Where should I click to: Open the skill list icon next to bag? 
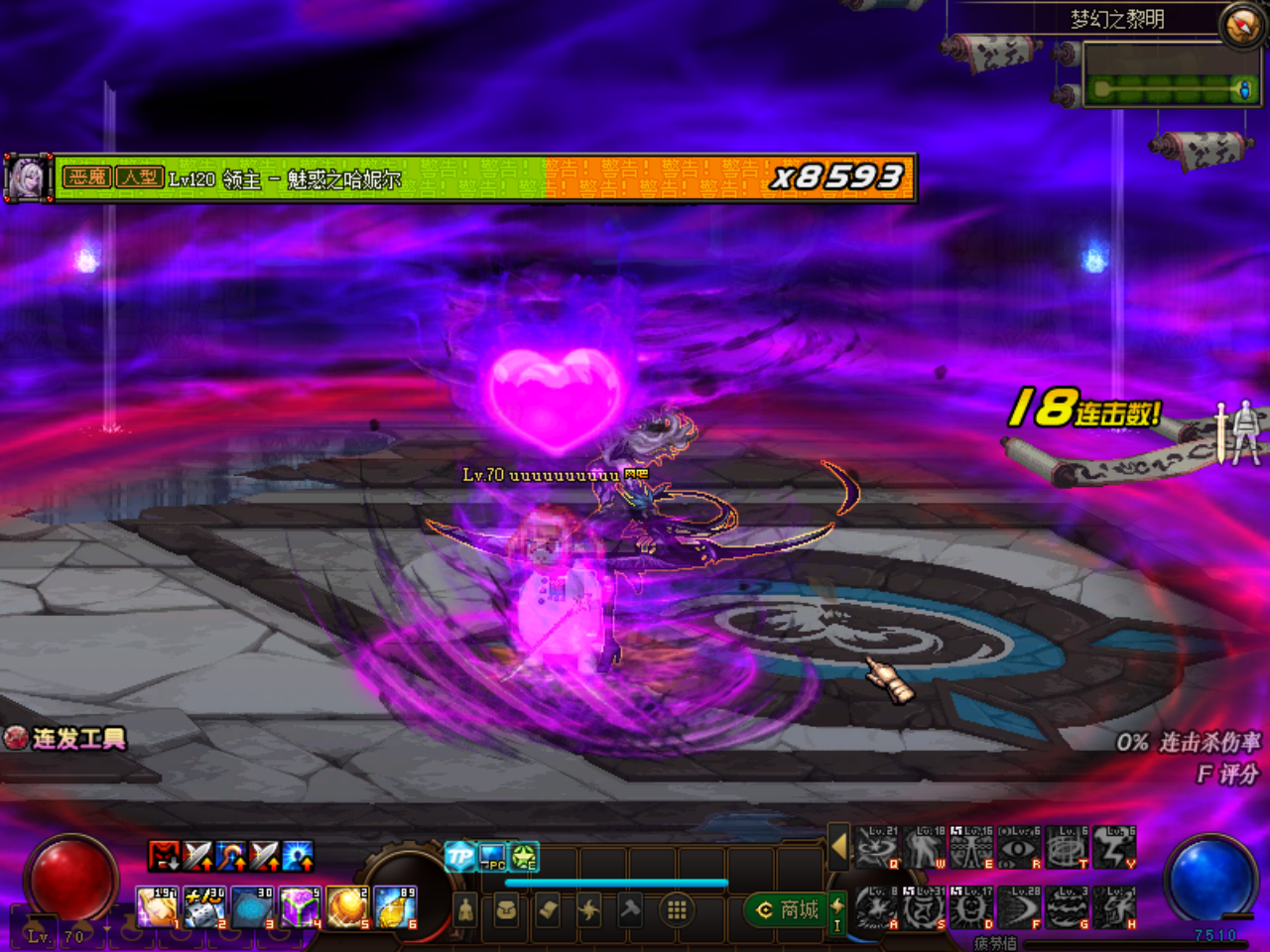pos(549,907)
